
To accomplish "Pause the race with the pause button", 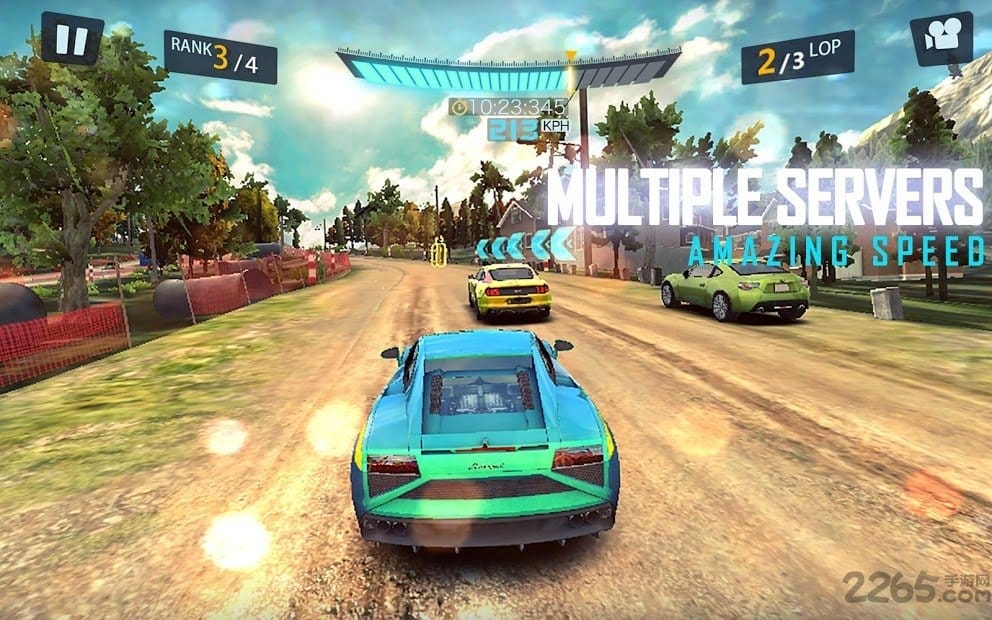I will click(x=72, y=39).
